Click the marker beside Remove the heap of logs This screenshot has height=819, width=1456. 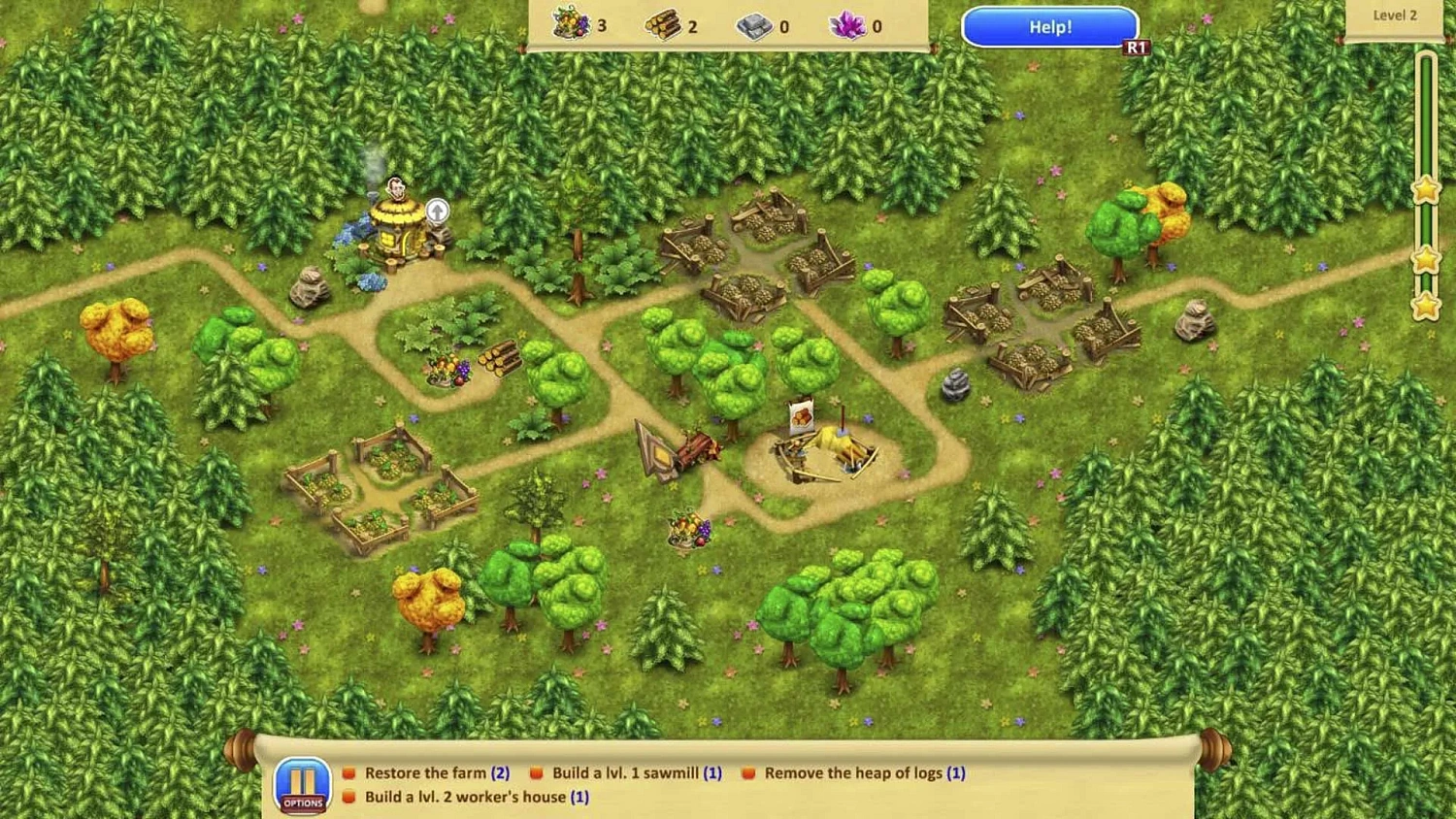point(747,772)
